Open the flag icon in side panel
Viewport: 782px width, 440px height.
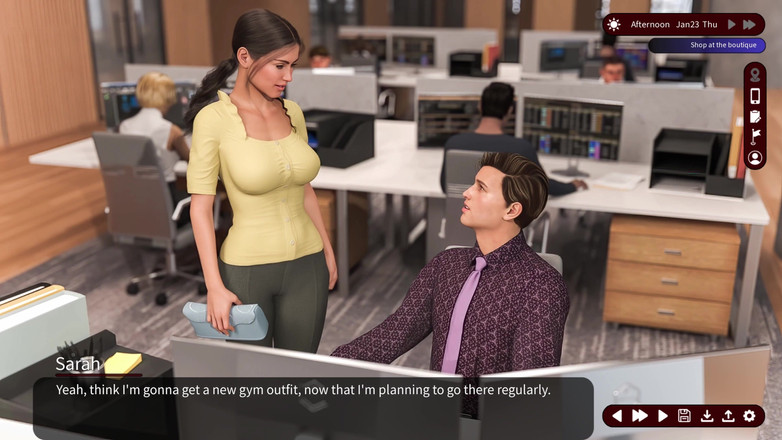[755, 137]
